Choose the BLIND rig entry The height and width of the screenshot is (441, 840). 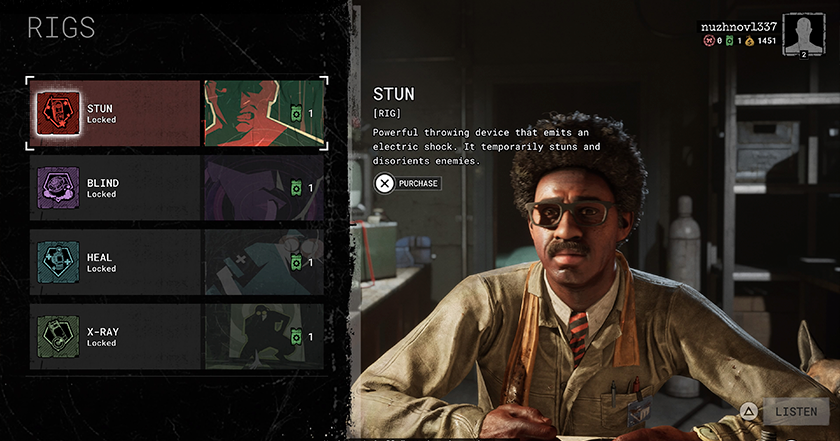(175, 188)
